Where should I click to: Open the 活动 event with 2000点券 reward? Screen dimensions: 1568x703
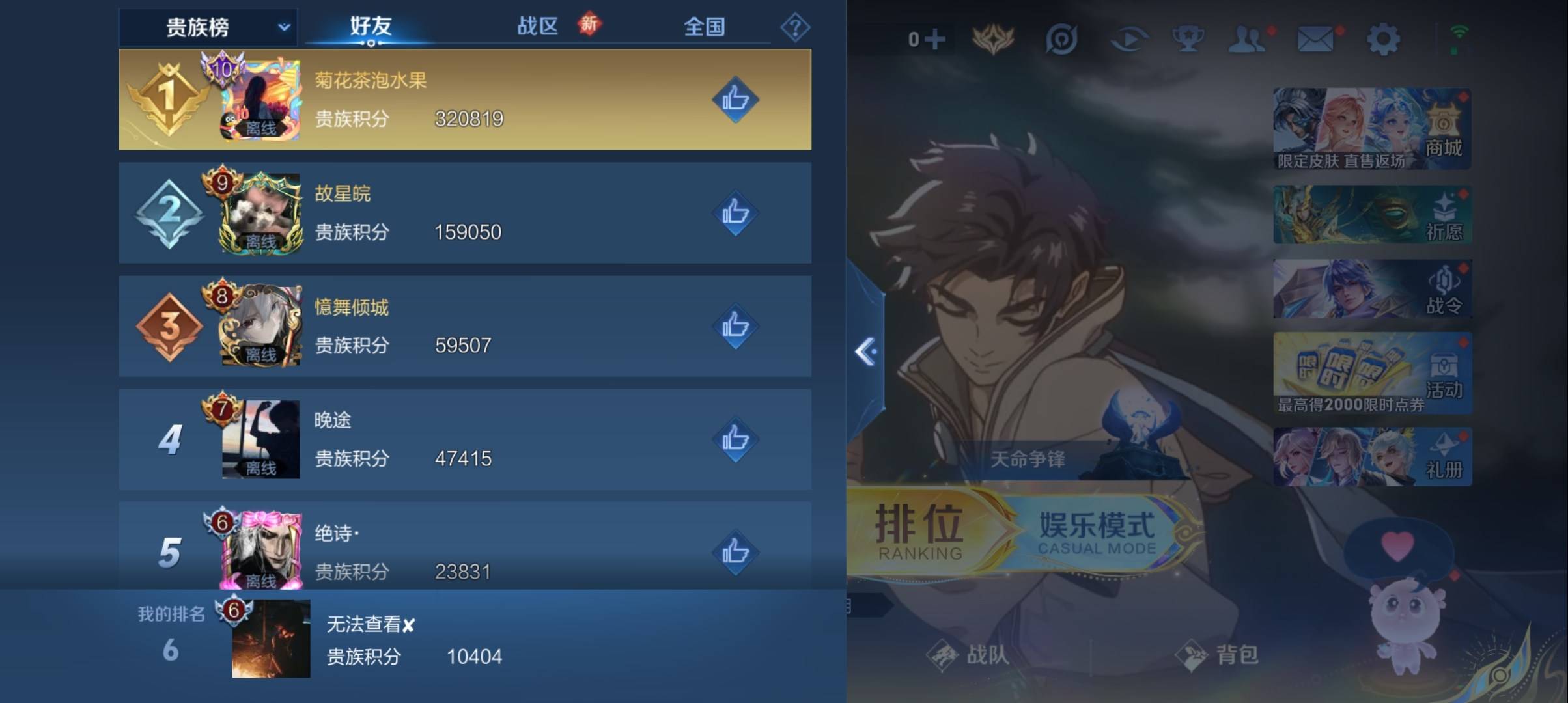(x=1371, y=374)
